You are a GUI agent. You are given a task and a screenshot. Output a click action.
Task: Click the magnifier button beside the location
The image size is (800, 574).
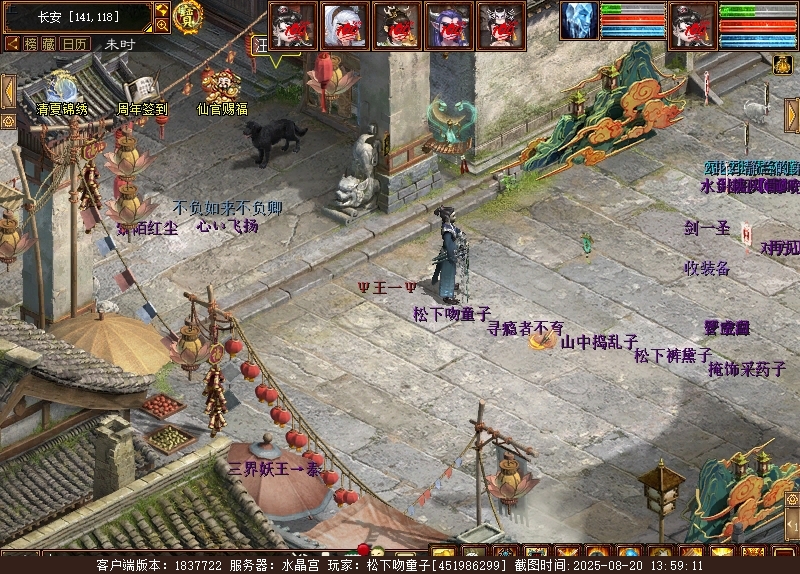pos(161,24)
